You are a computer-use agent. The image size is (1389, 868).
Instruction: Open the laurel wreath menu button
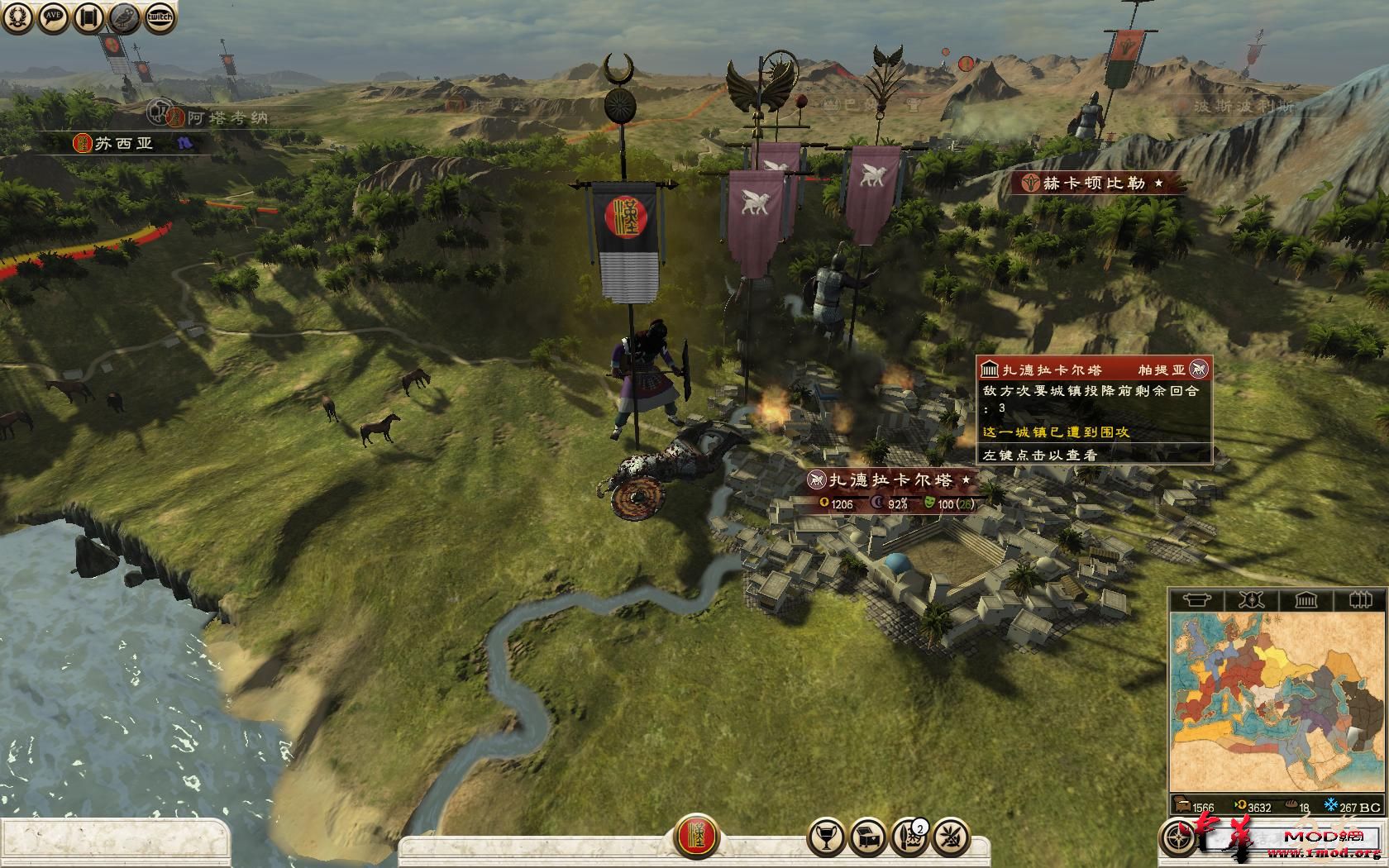[17, 17]
